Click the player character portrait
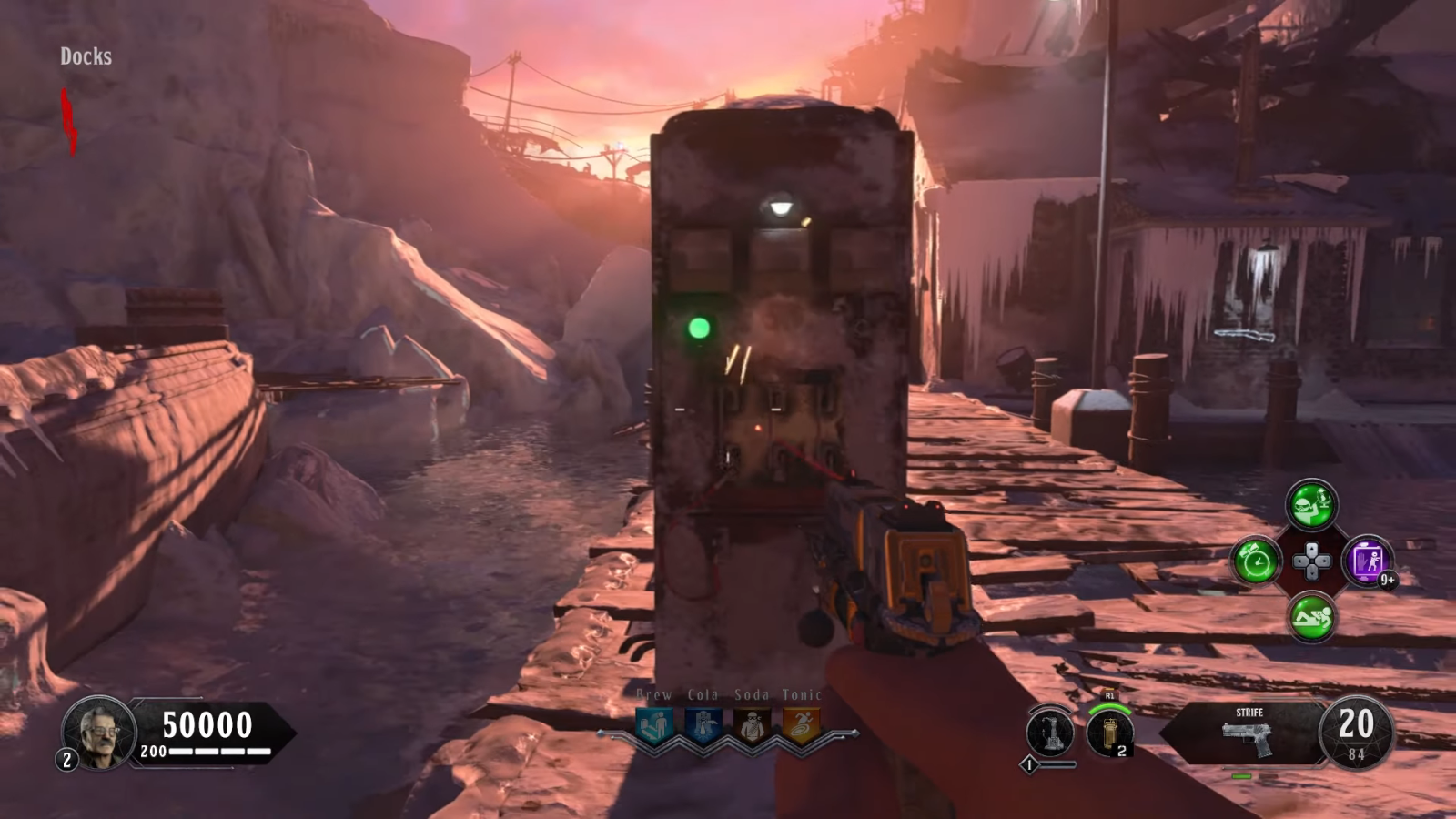 (x=98, y=732)
